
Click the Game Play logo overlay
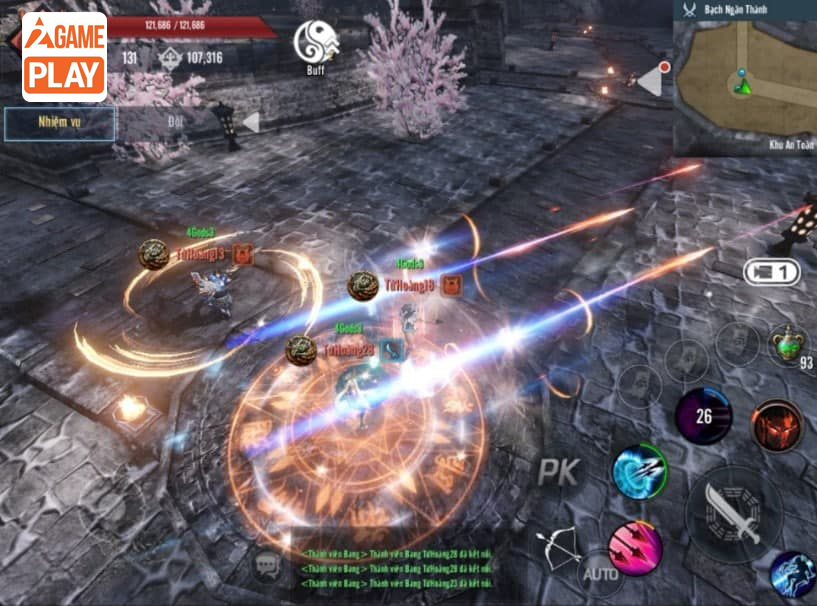[x=64, y=56]
